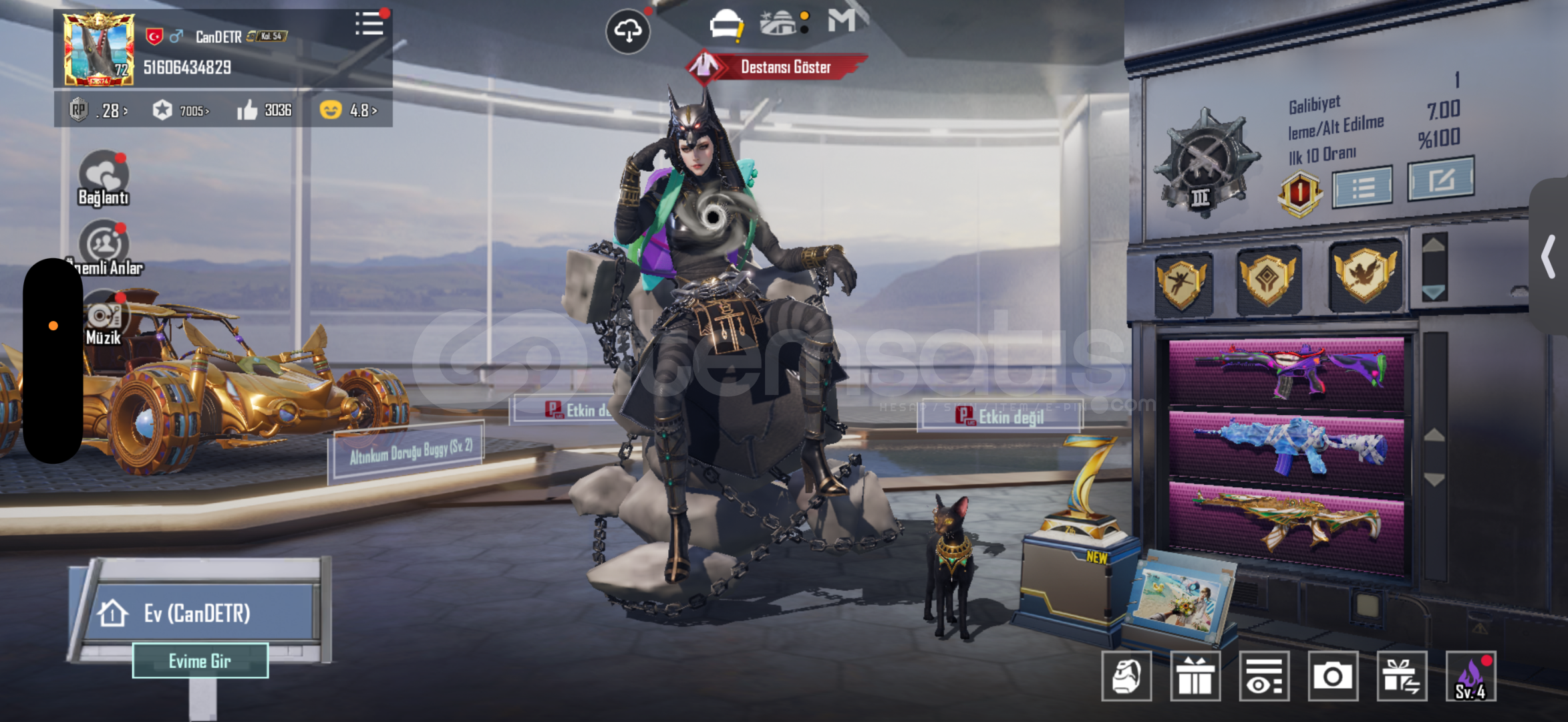Select the blue icy rifle skin
The width and height of the screenshot is (1568, 722).
(1287, 445)
